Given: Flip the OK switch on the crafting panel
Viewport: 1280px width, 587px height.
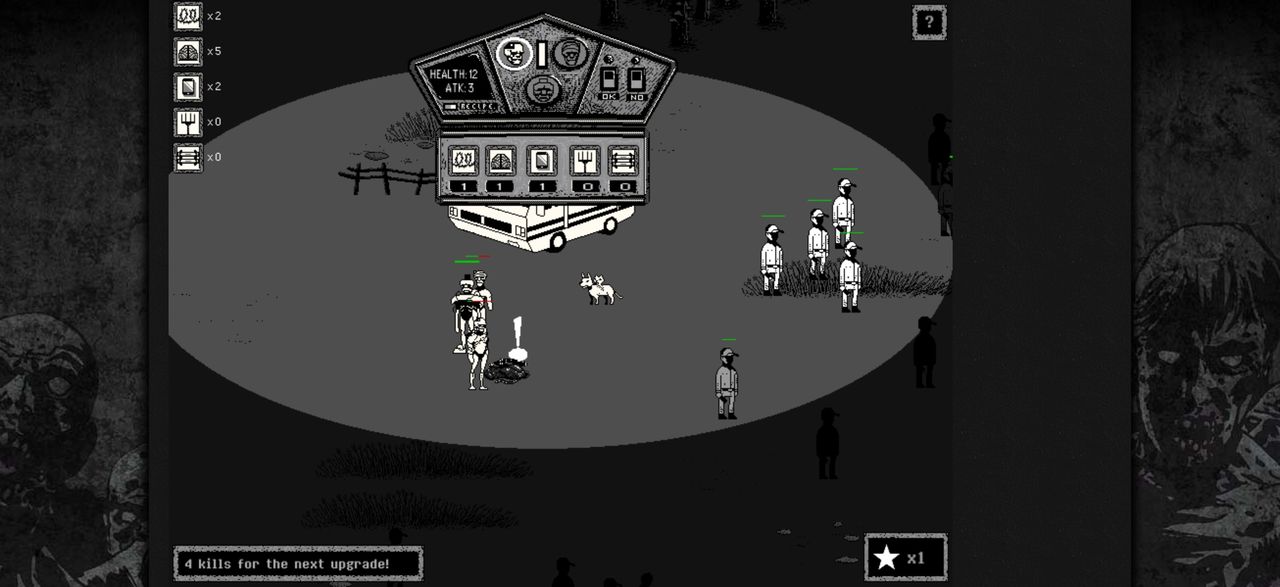Looking at the screenshot, I should tap(609, 79).
